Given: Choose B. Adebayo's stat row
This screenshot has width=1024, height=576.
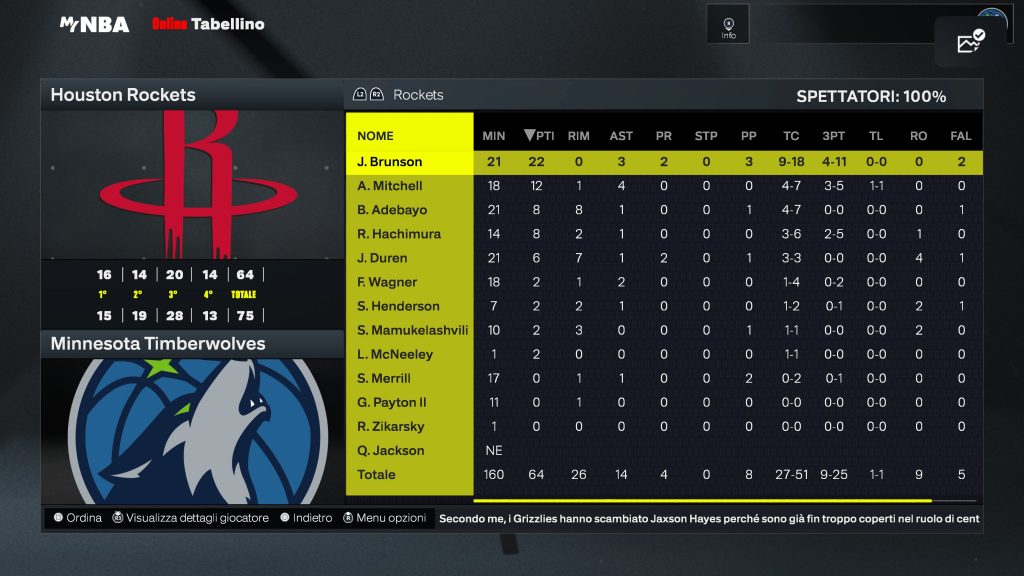Looking at the screenshot, I should click(392, 210).
